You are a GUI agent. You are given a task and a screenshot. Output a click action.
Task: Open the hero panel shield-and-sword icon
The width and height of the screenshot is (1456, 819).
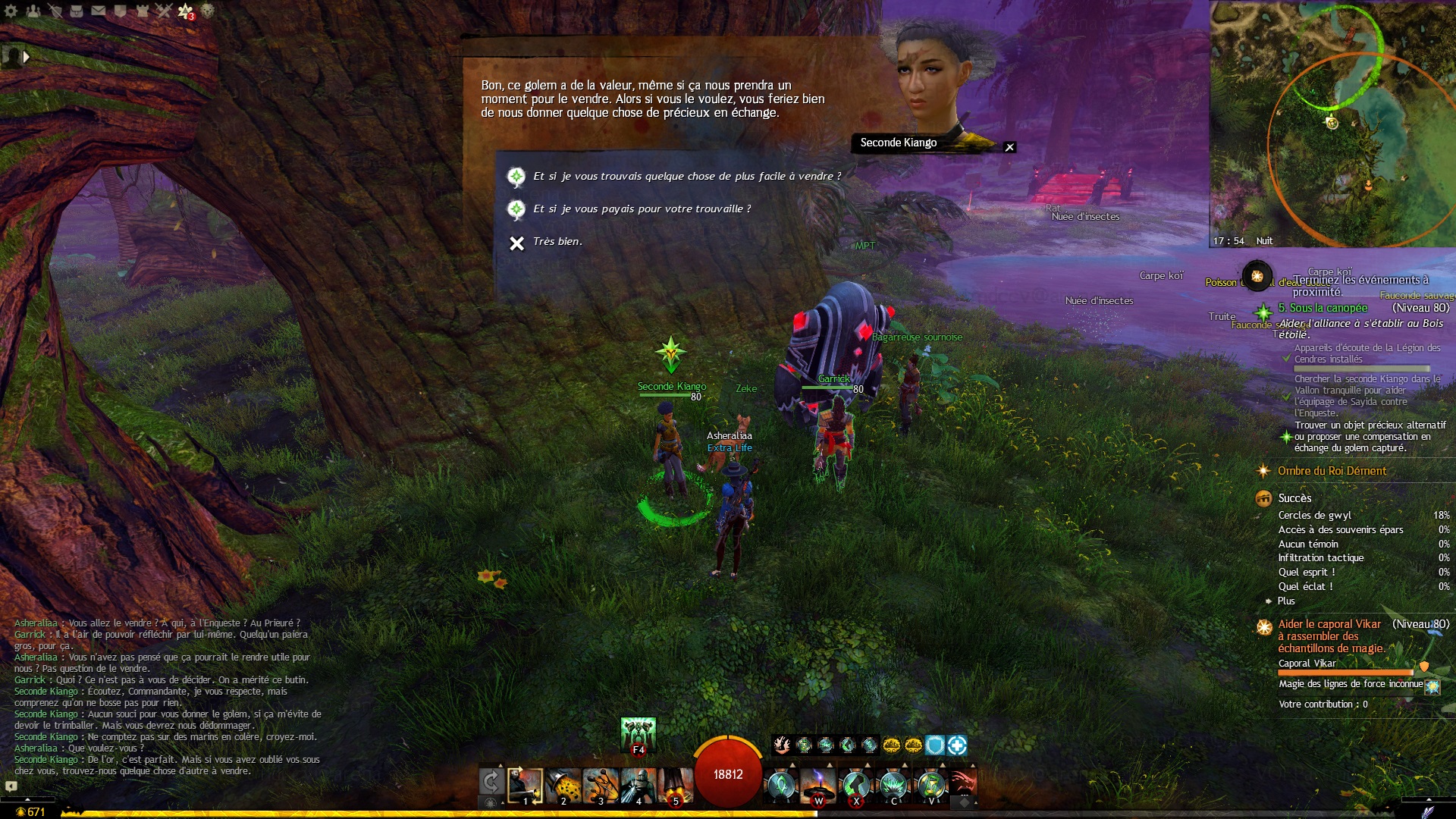pyautogui.click(x=55, y=11)
